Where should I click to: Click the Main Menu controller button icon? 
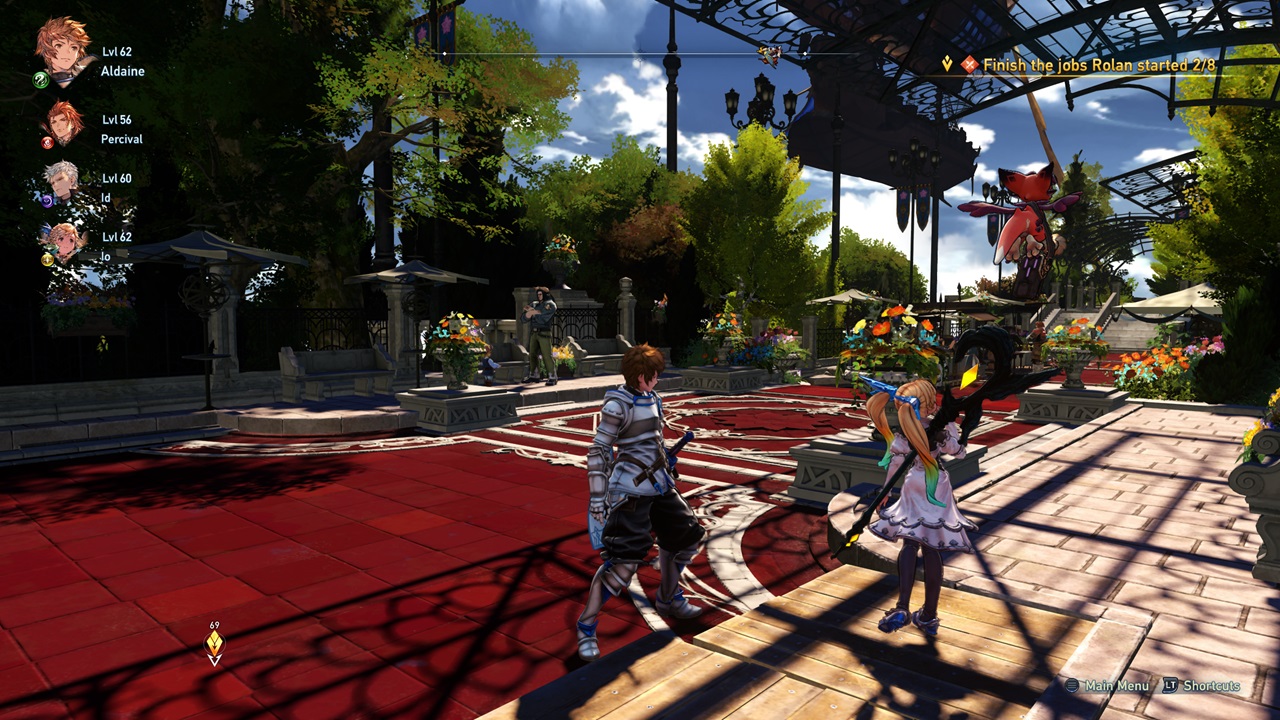tap(1071, 687)
